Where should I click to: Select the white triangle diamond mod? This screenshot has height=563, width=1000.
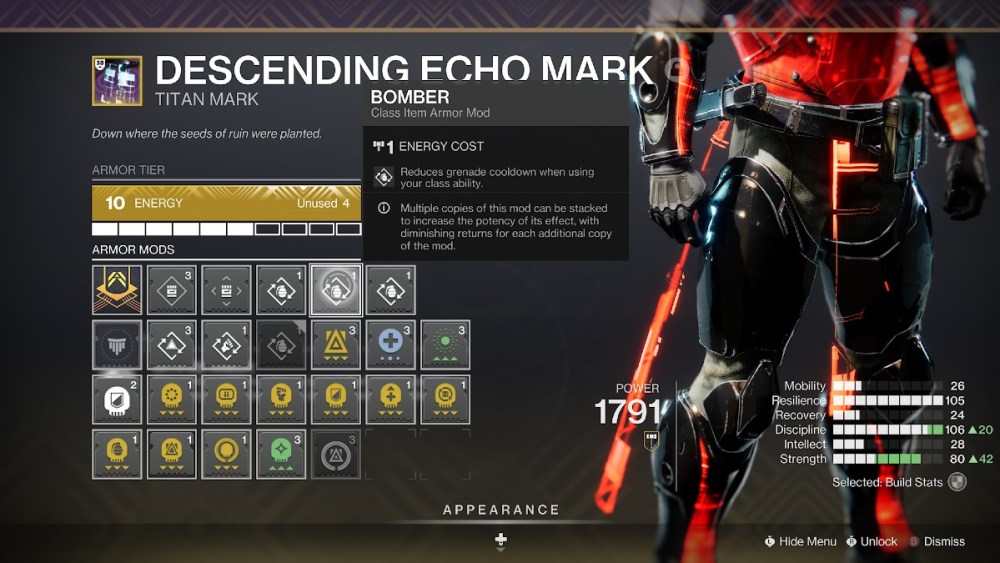[172, 345]
